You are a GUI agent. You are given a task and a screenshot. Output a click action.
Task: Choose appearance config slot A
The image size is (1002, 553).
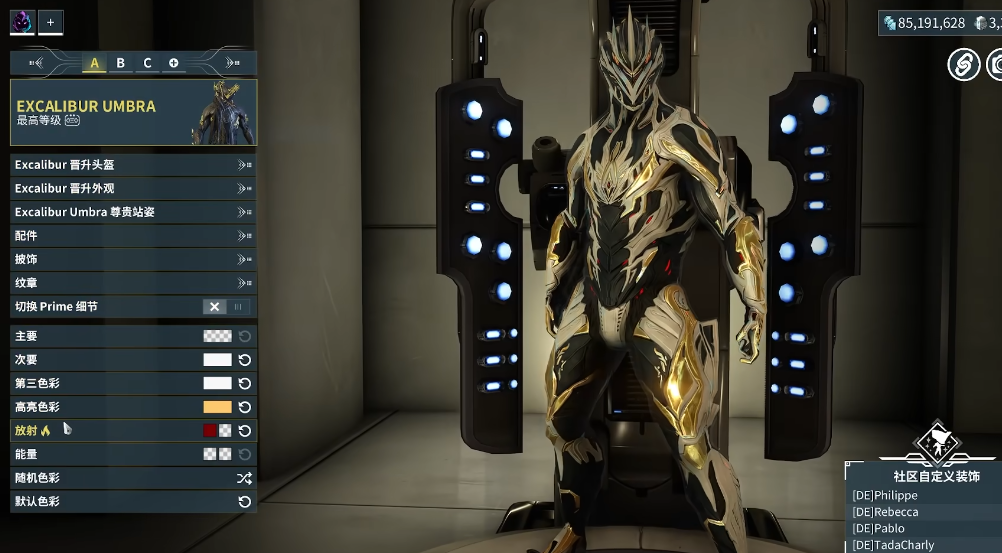[x=95, y=63]
